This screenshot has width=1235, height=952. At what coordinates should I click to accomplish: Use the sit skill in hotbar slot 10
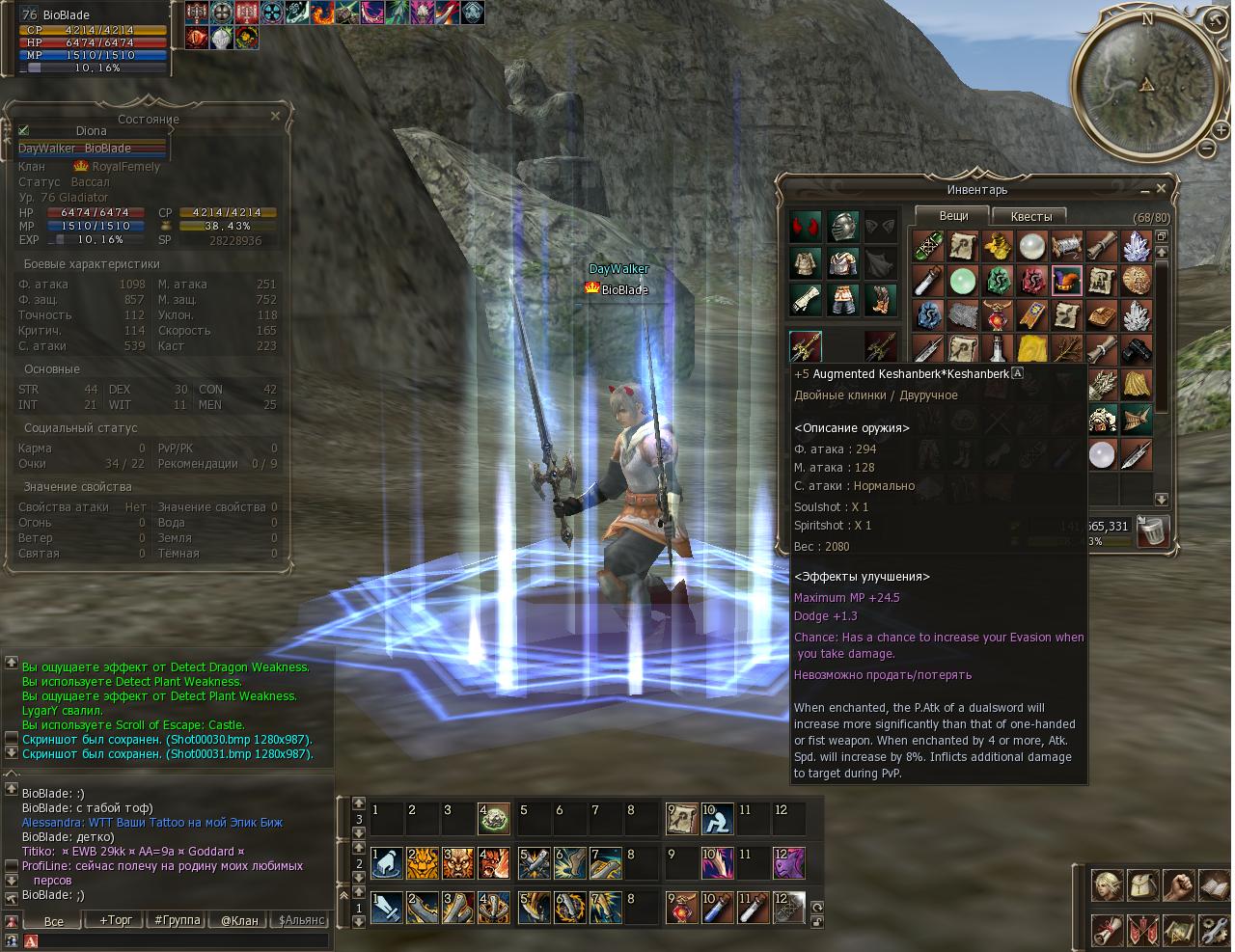pyautogui.click(x=718, y=819)
